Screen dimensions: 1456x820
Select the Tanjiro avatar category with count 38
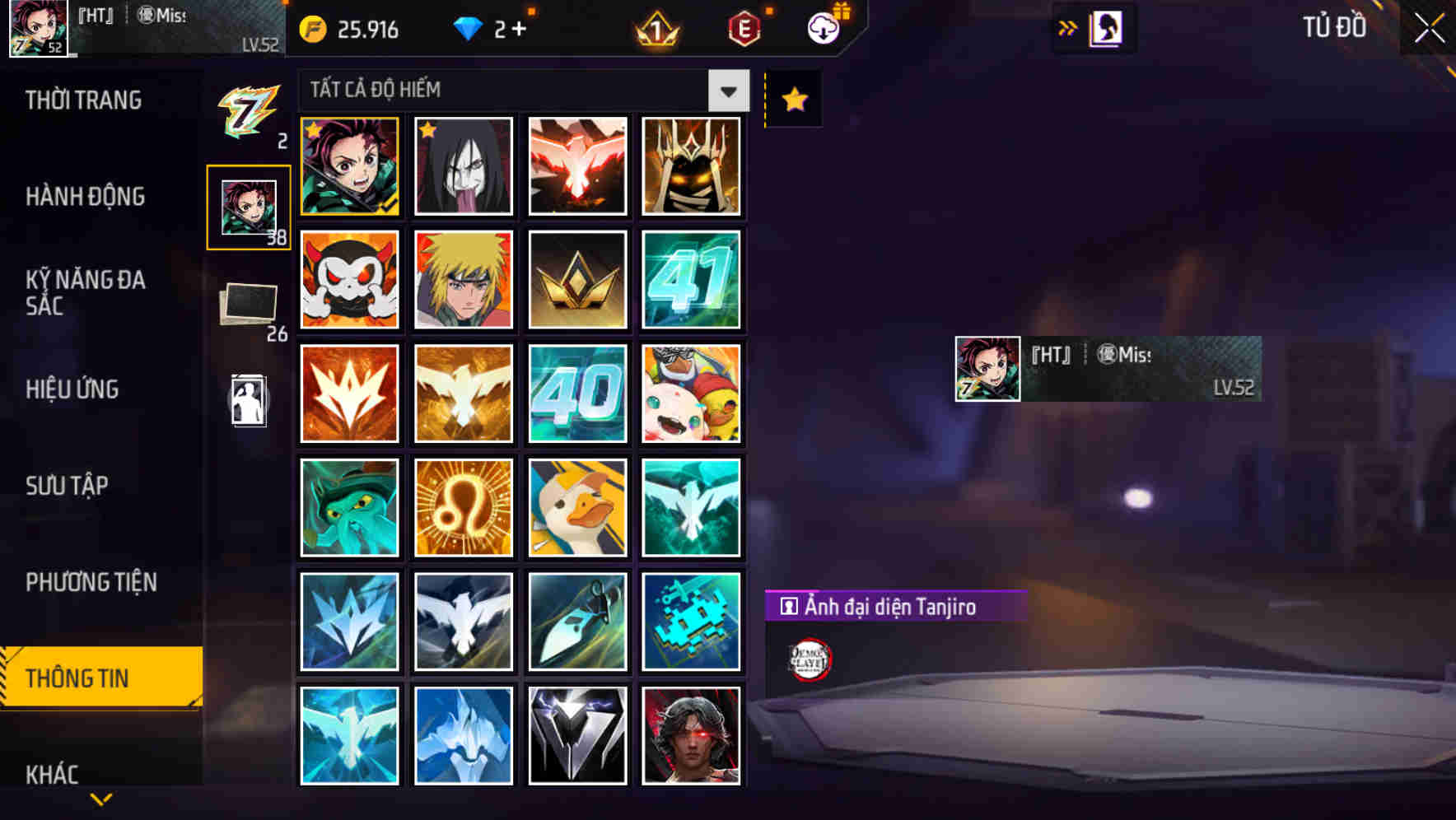pyautogui.click(x=250, y=206)
